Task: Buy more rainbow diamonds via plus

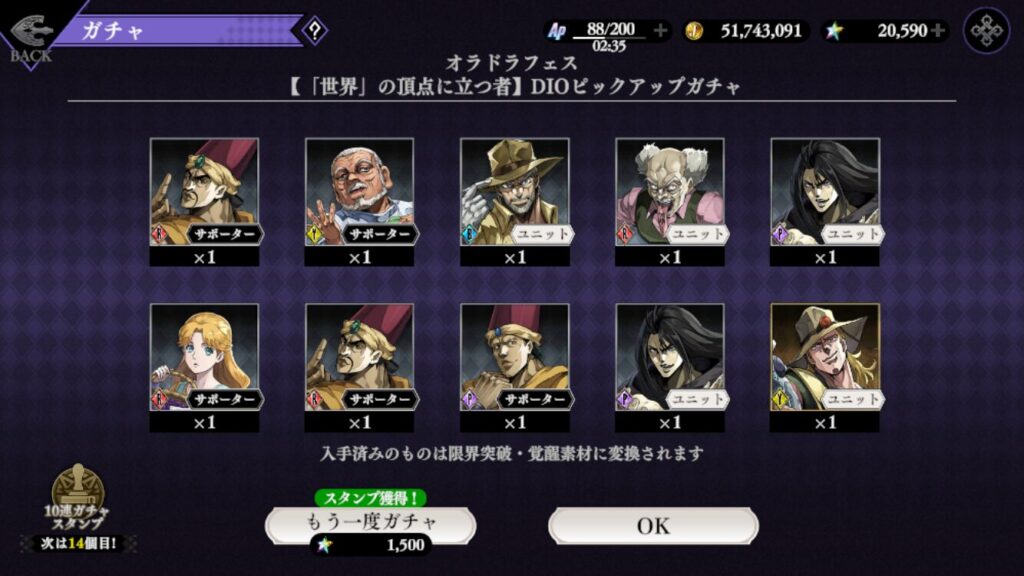Action: pos(937,31)
